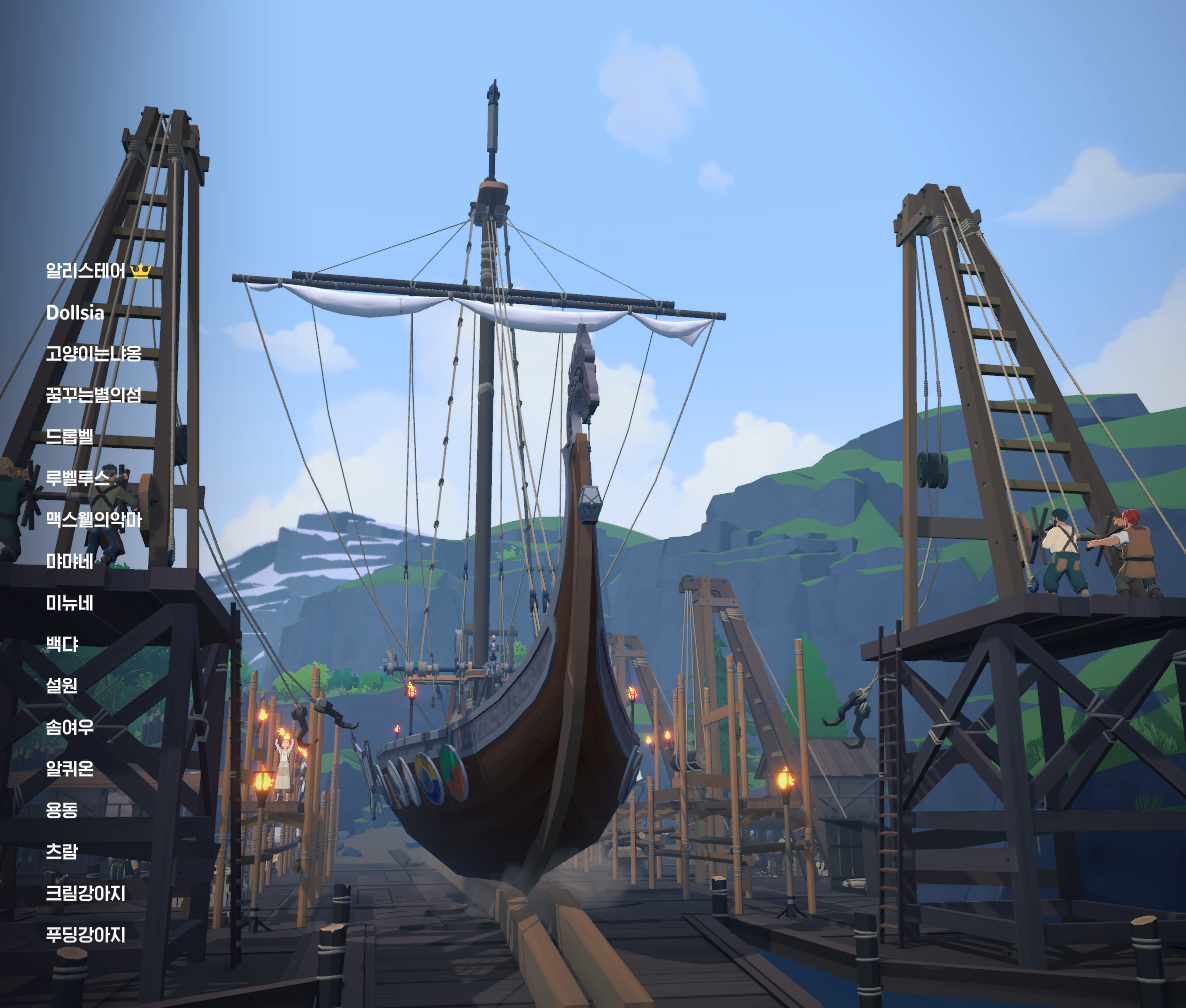The width and height of the screenshot is (1186, 1008).
Task: Select the 알퀴온 player entry
Action: pyautogui.click(x=70, y=769)
